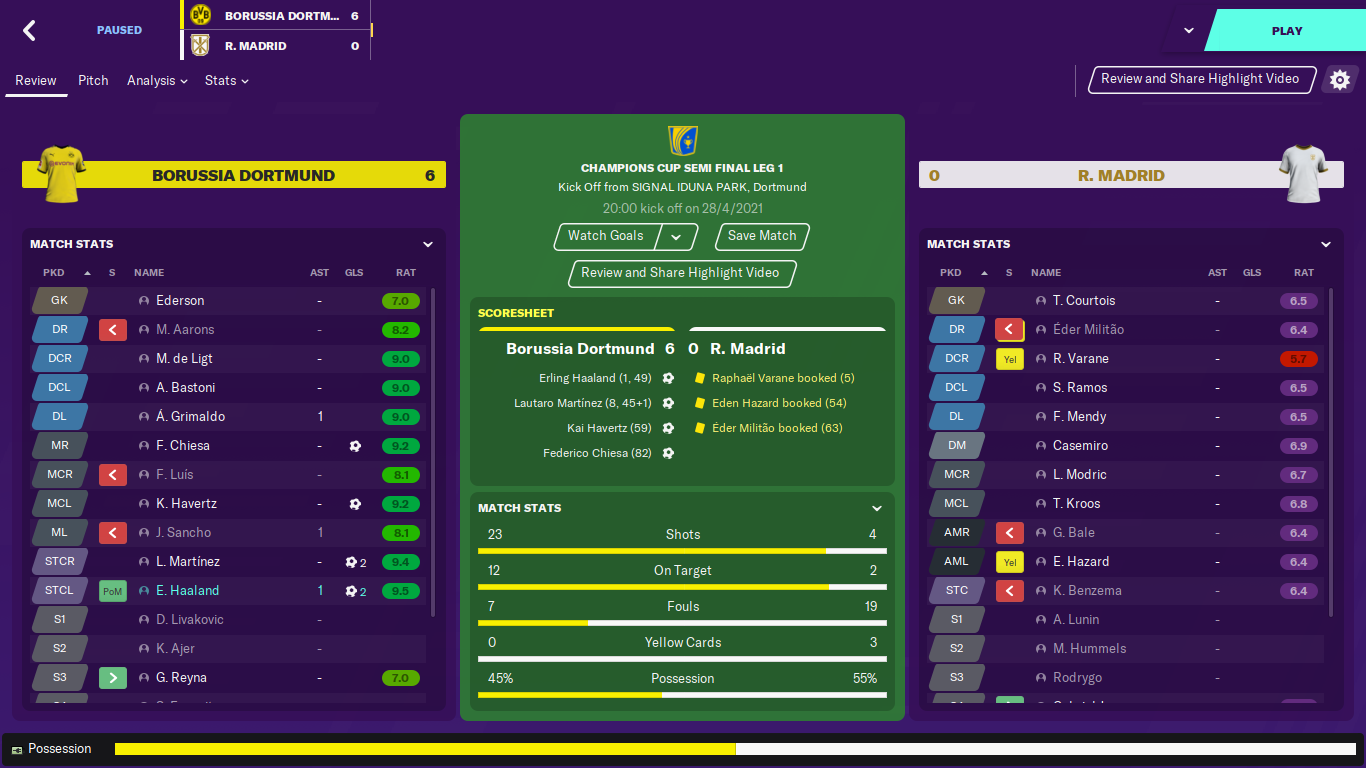The height and width of the screenshot is (768, 1366).
Task: Expand R. Madrid Match Stats panel dropdown
Action: pos(1326,244)
